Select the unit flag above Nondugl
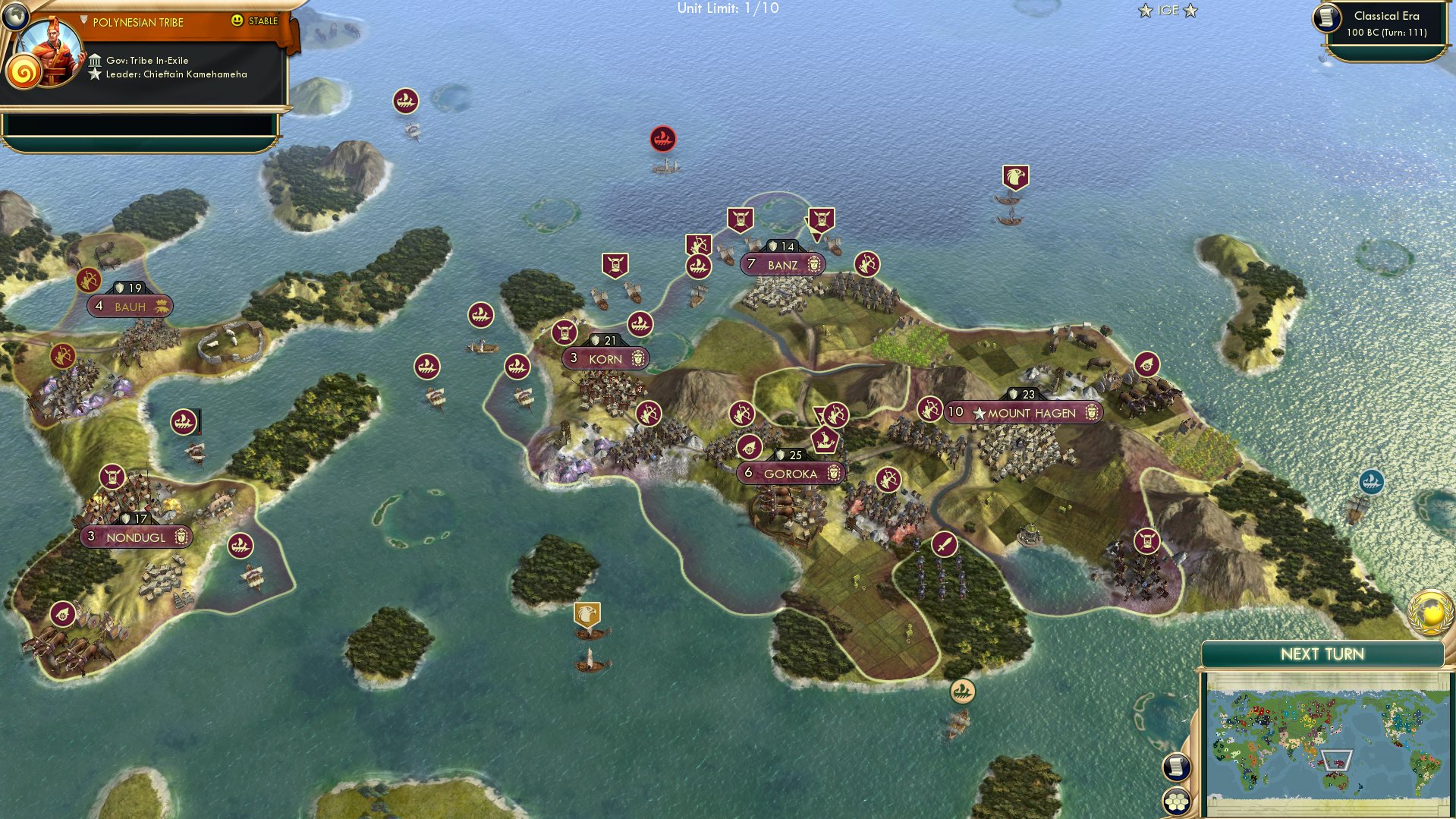Image resolution: width=1456 pixels, height=819 pixels. [112, 477]
